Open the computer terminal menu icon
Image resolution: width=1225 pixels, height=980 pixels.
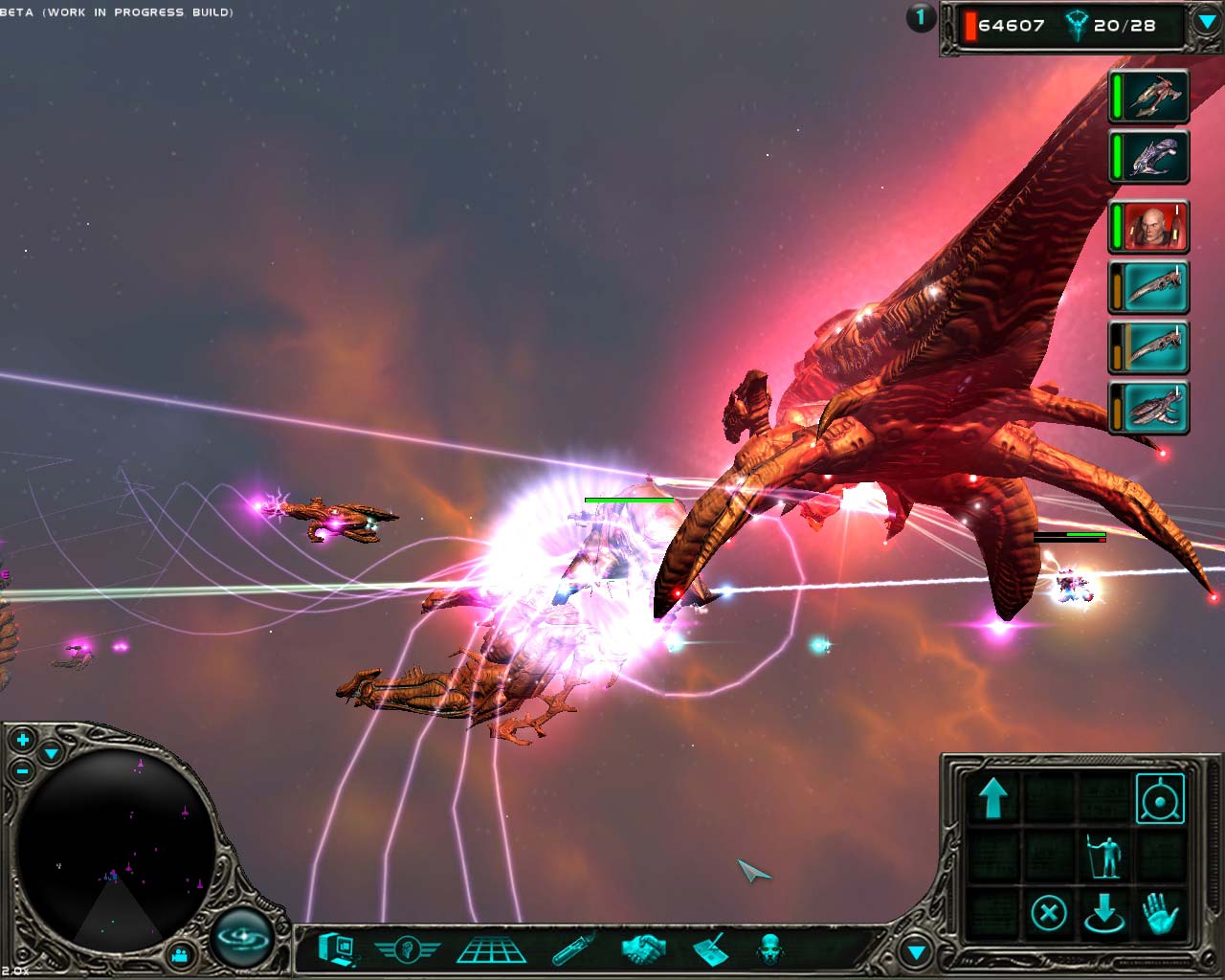click(x=337, y=948)
